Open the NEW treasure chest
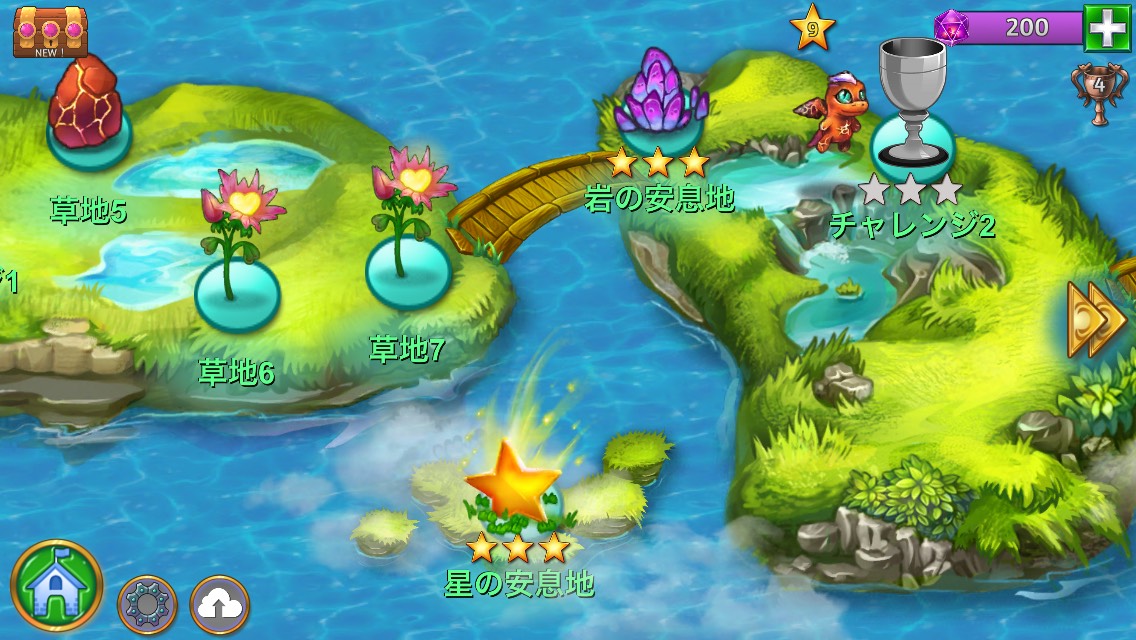This screenshot has width=1136, height=640. coord(49,30)
